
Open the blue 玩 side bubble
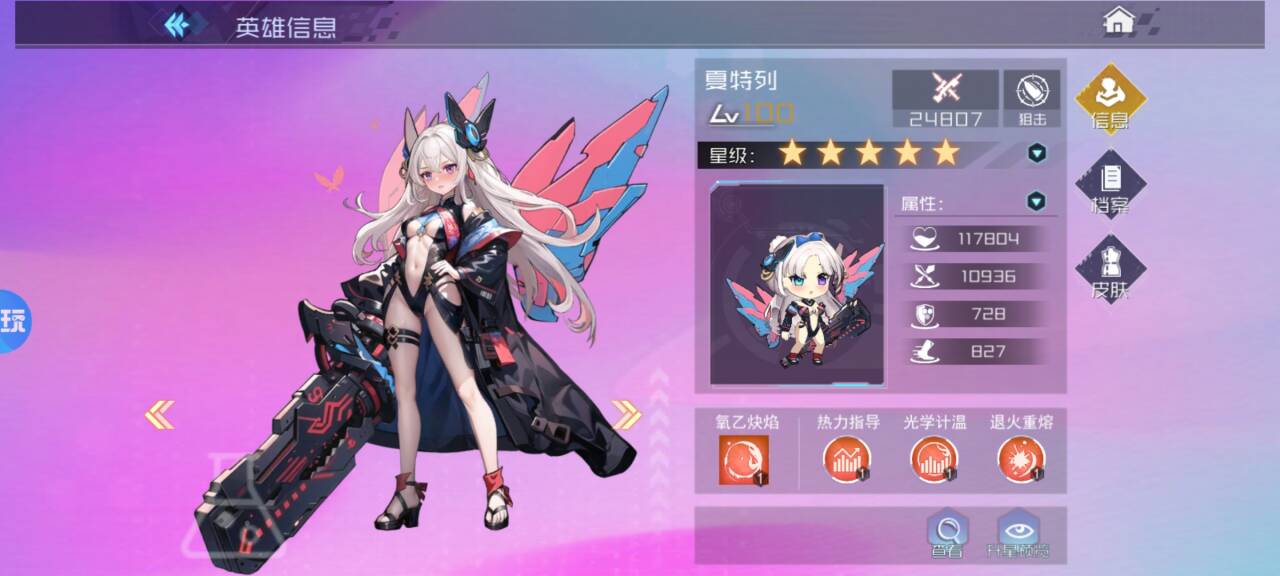pyautogui.click(x=14, y=321)
